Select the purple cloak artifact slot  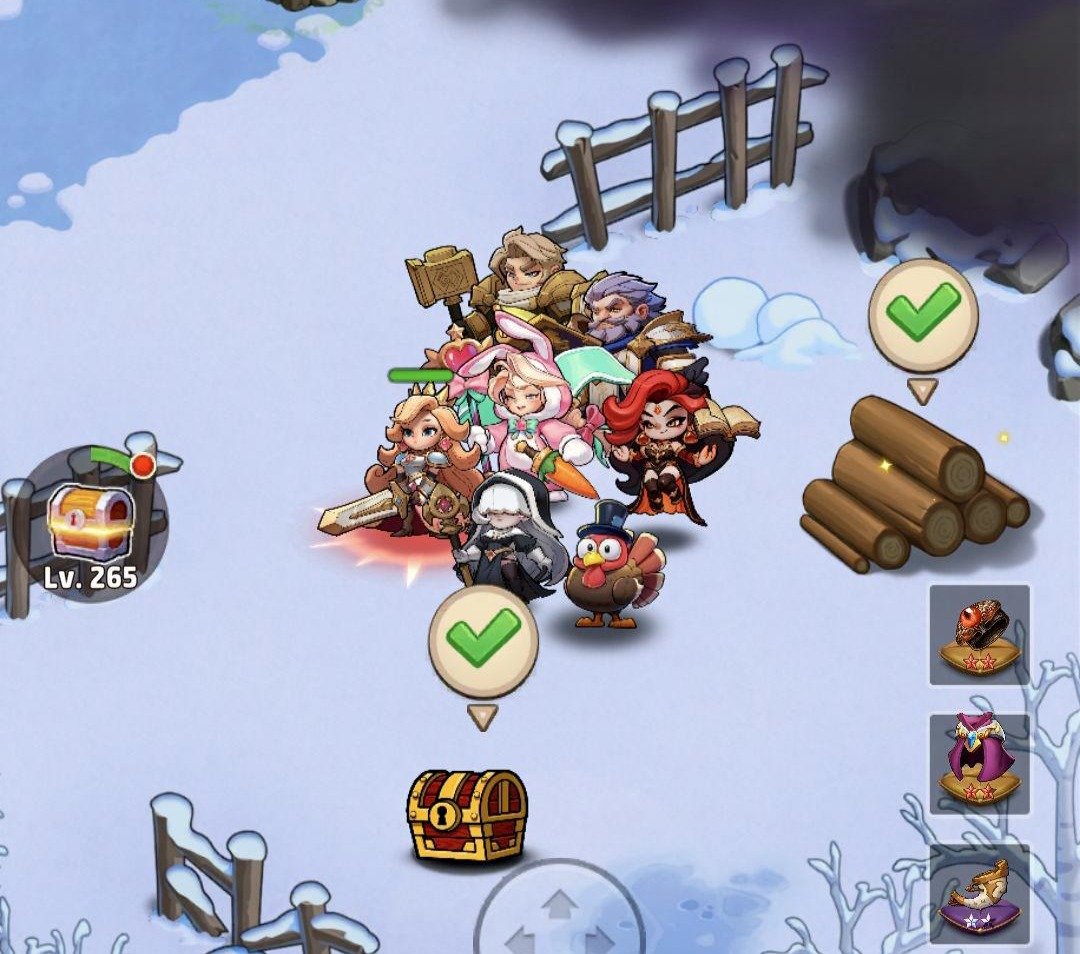tap(979, 763)
